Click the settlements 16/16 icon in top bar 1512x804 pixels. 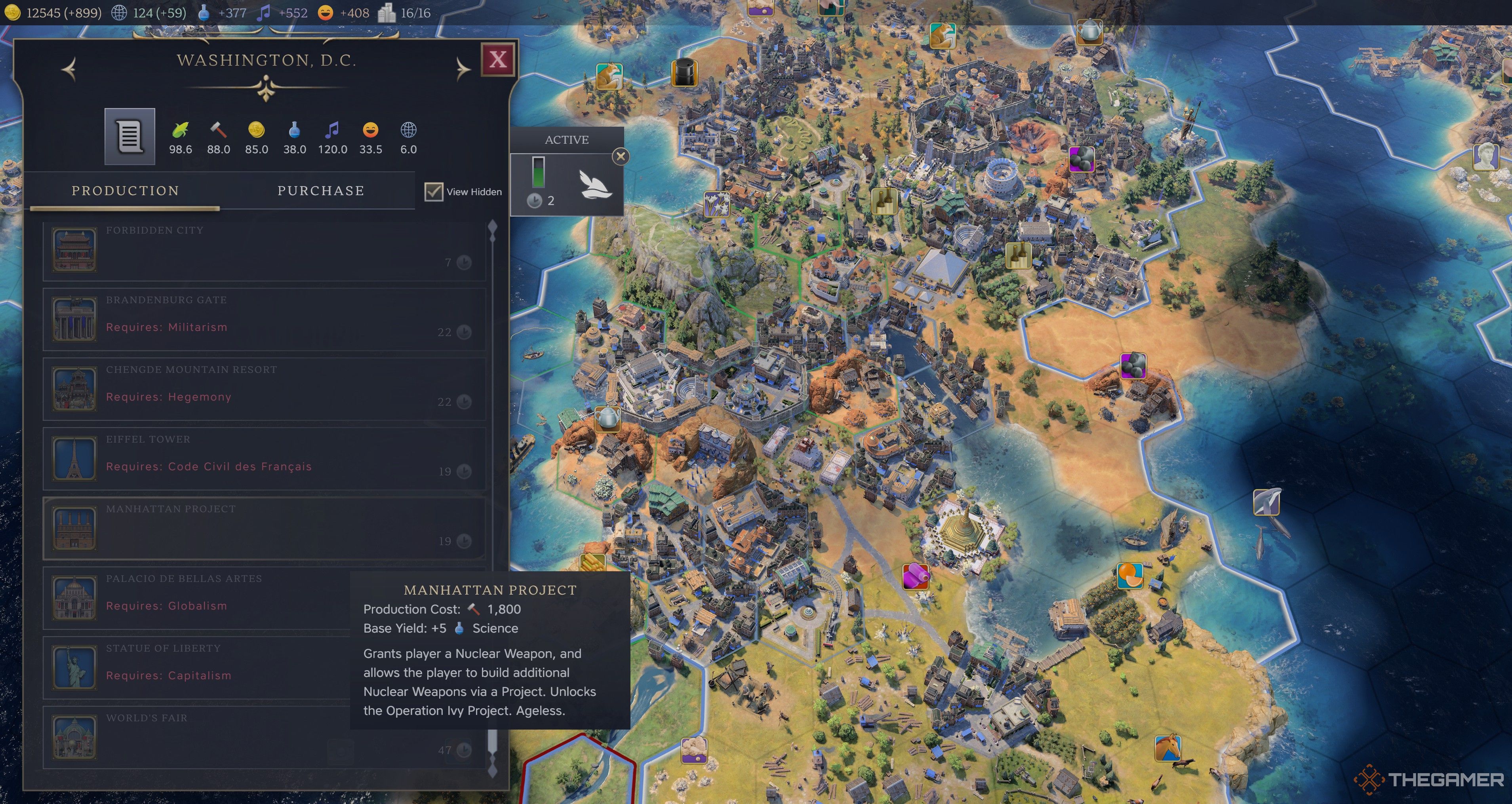point(387,12)
